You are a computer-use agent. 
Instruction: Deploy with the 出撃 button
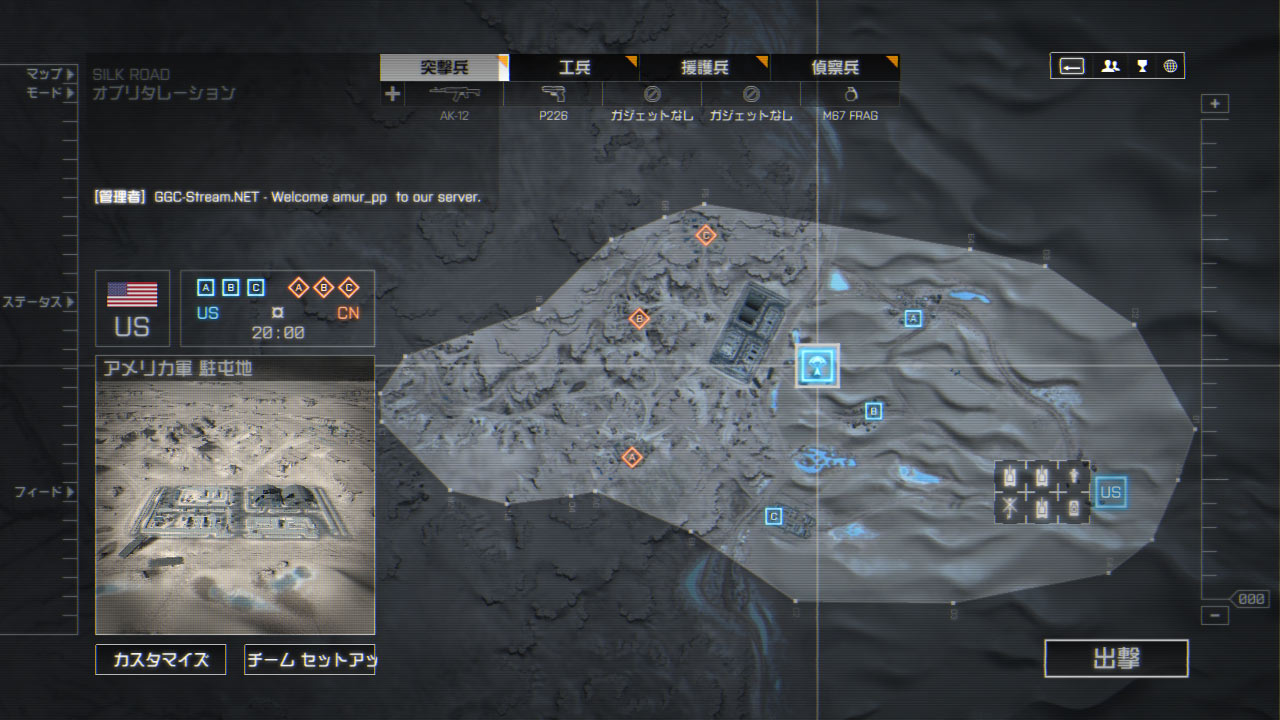coord(1116,659)
